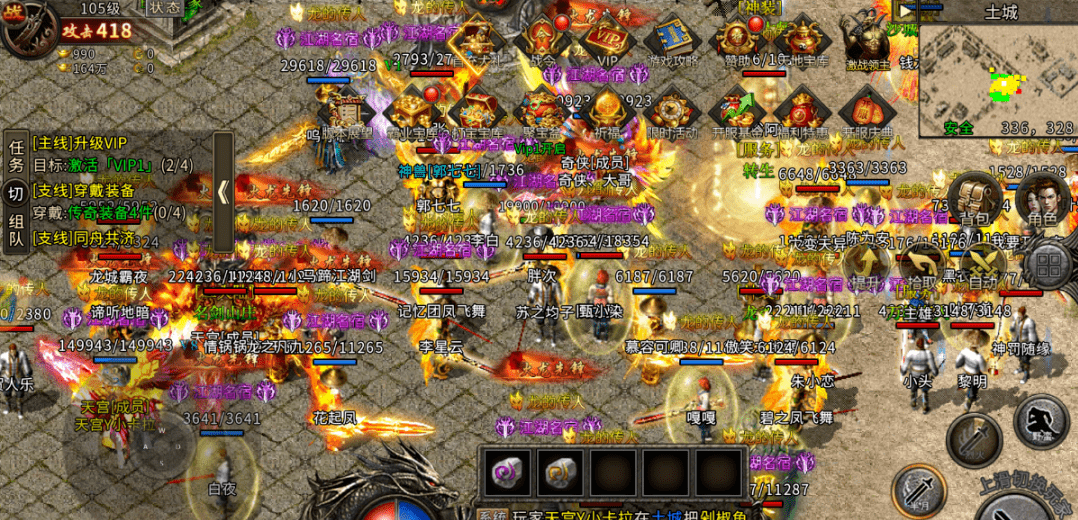Open the 战令 battle pass icon
The height and width of the screenshot is (520, 1078).
541,40
